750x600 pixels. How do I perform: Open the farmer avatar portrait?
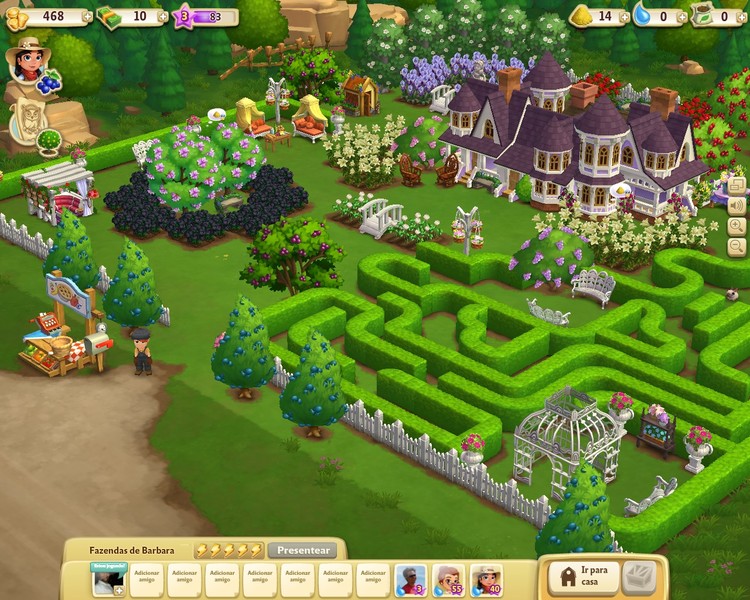click(28, 62)
